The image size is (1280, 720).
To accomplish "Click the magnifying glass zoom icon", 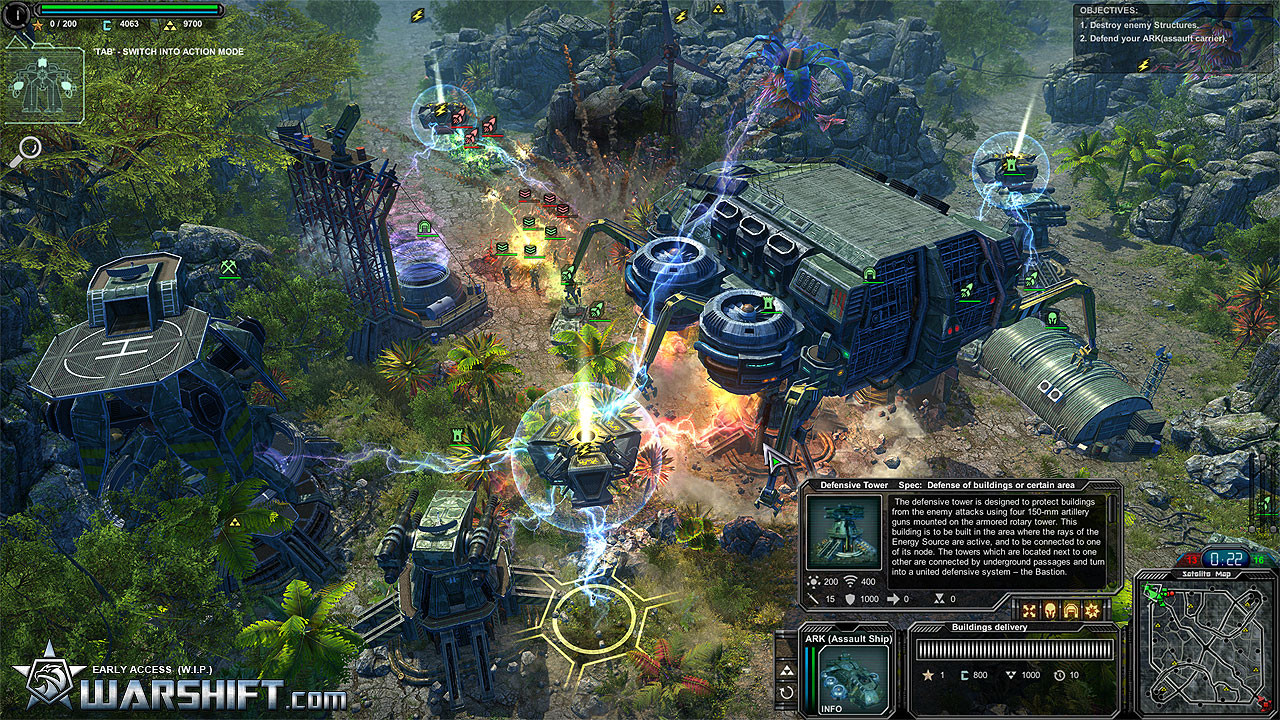I will point(28,150).
